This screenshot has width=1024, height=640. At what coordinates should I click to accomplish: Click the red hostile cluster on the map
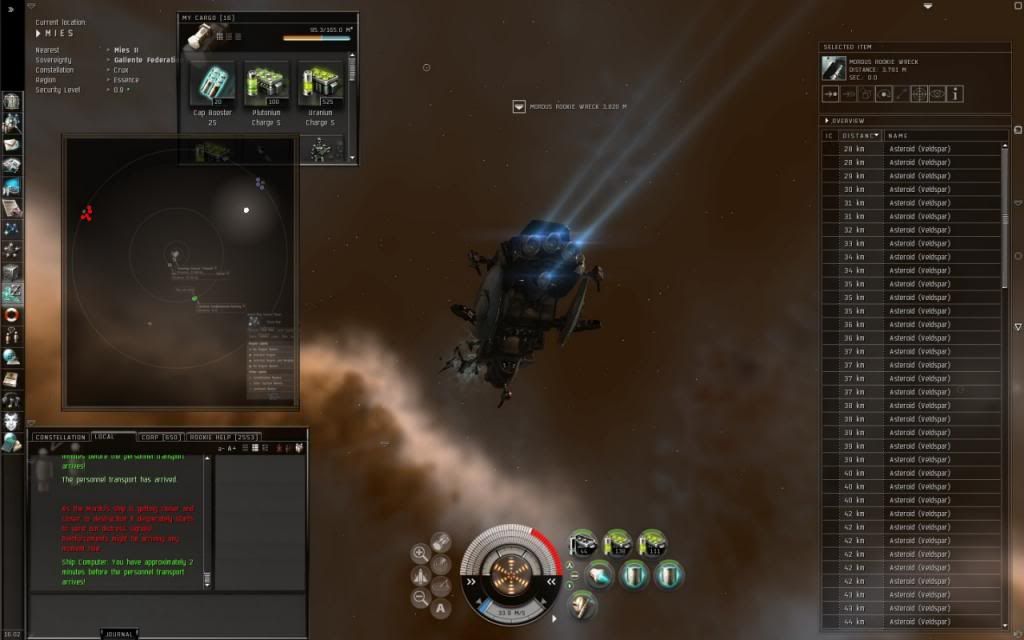coord(87,212)
